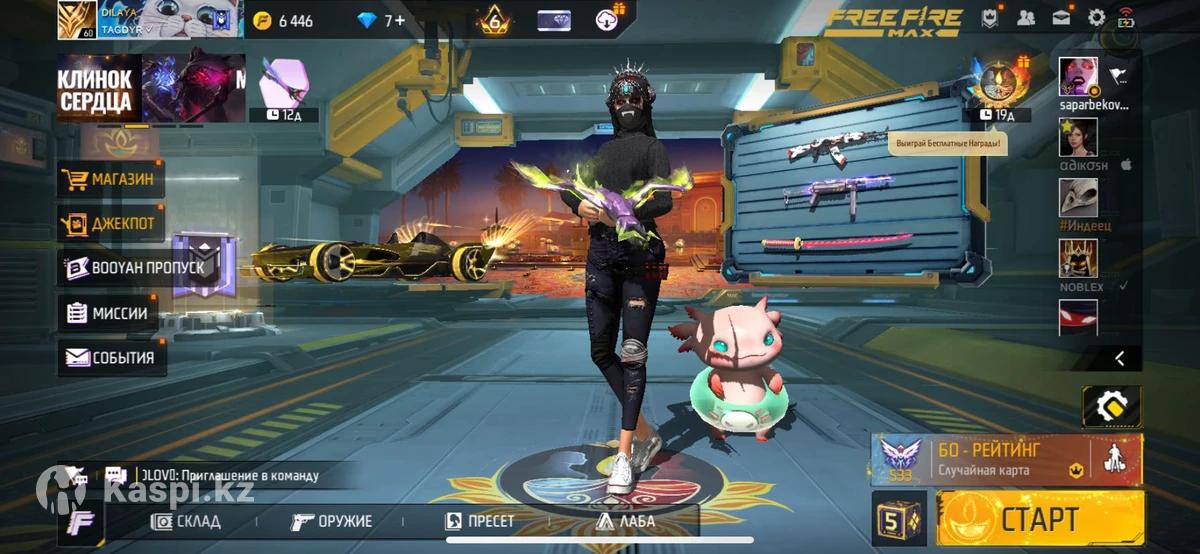Open the player profile avatar

77,20
